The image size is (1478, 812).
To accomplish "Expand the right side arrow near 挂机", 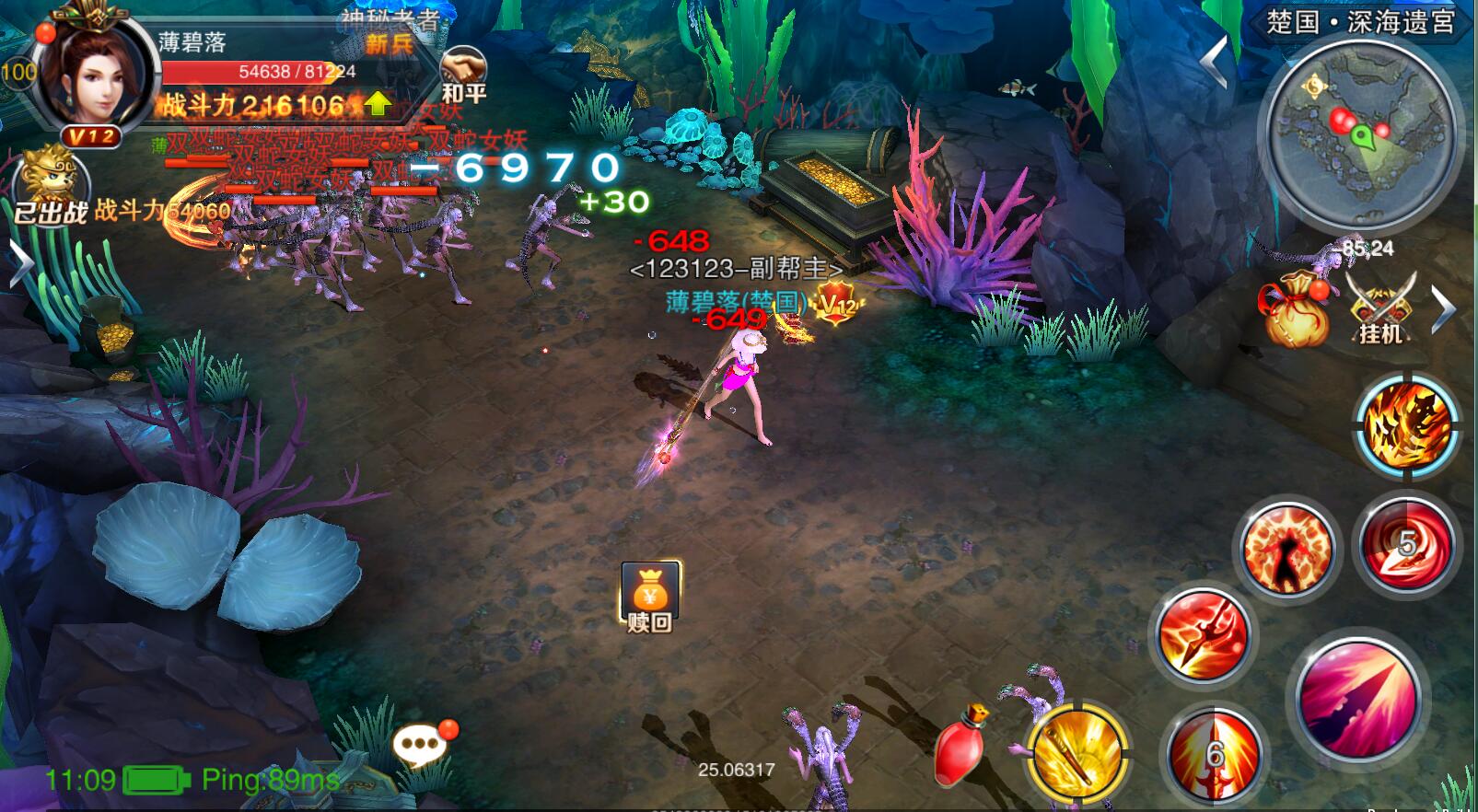I will (x=1443, y=308).
